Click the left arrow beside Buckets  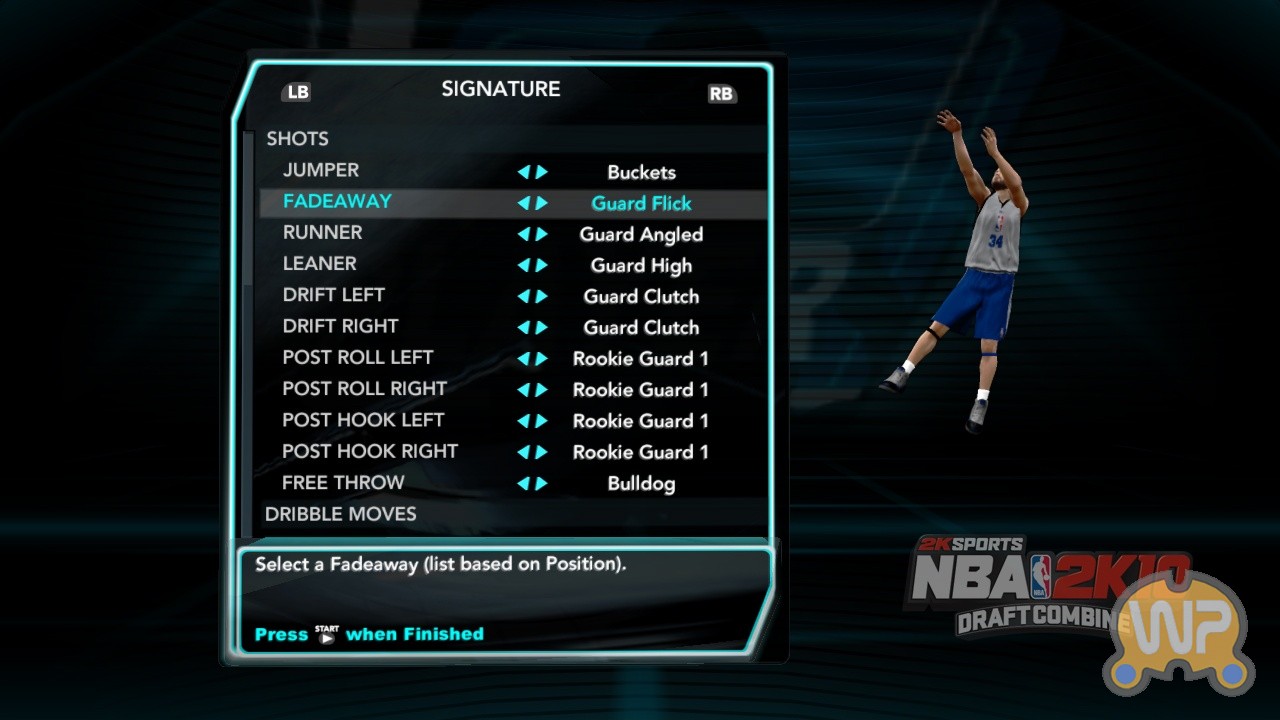pyautogui.click(x=523, y=172)
